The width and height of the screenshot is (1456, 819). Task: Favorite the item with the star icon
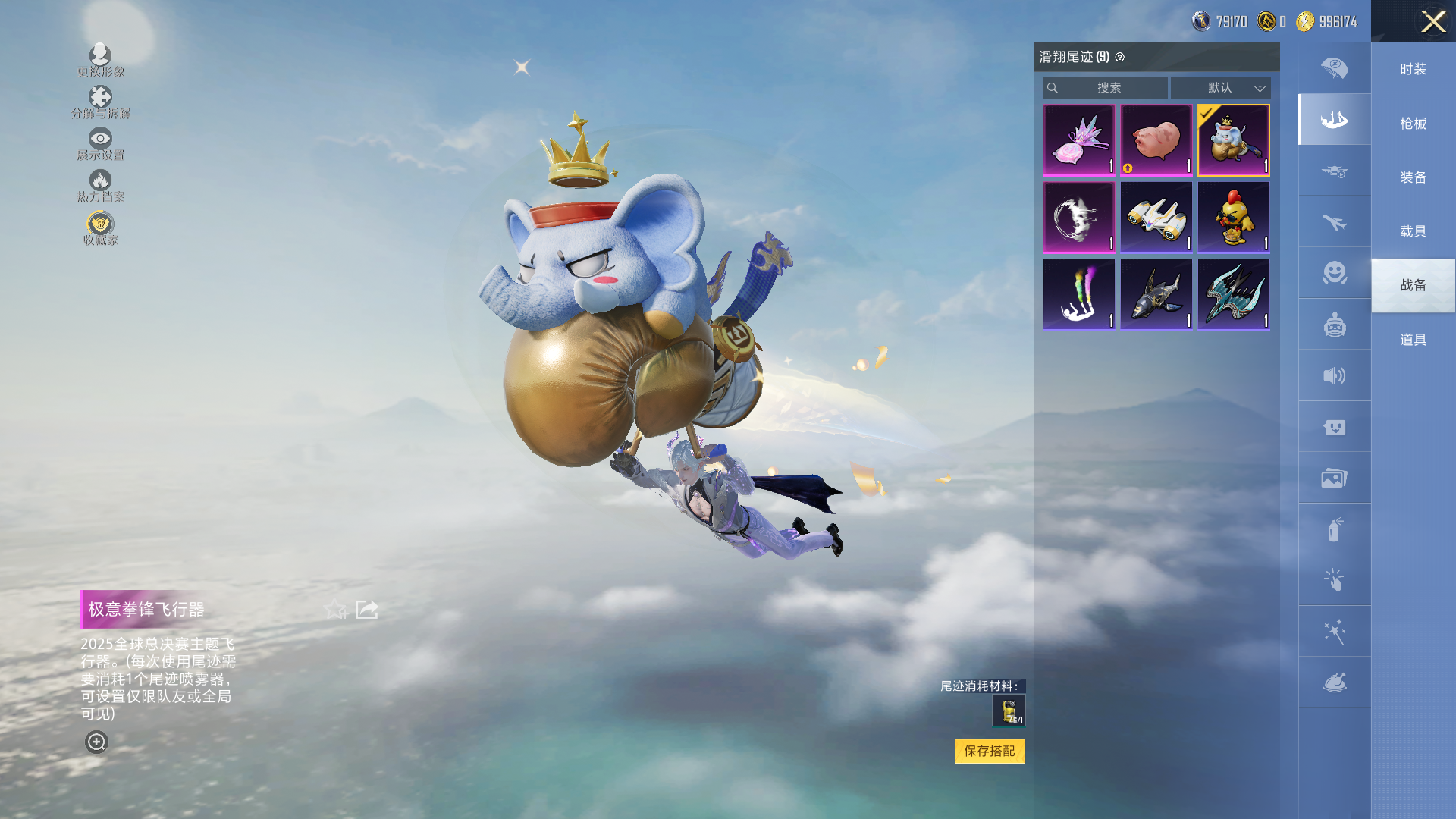click(334, 609)
